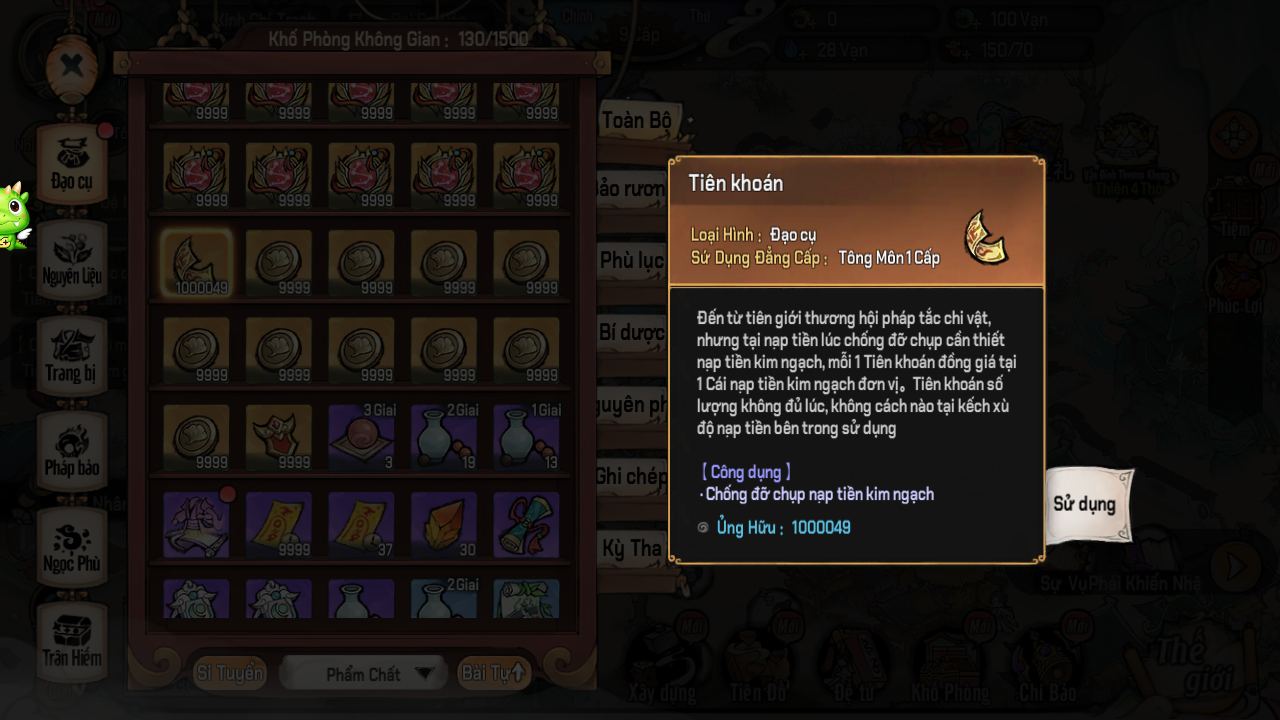Choose the 3 Giai orb item slot
The height and width of the screenshot is (720, 1280).
pos(361,437)
